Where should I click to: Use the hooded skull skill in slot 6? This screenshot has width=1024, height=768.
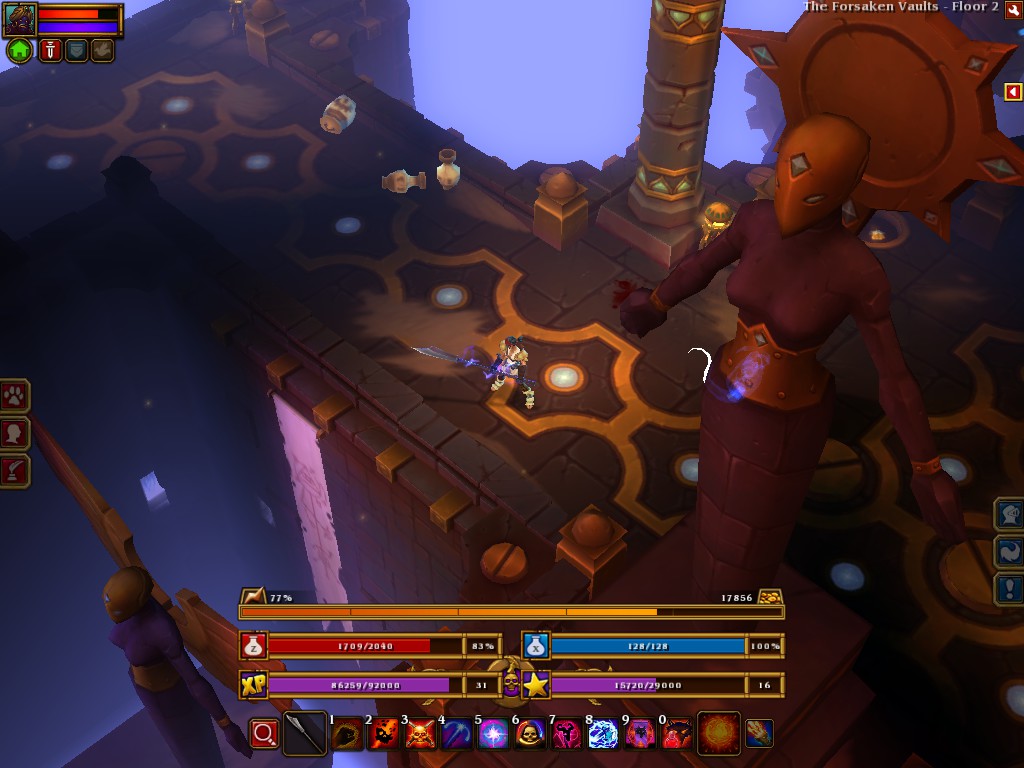pyautogui.click(x=530, y=735)
